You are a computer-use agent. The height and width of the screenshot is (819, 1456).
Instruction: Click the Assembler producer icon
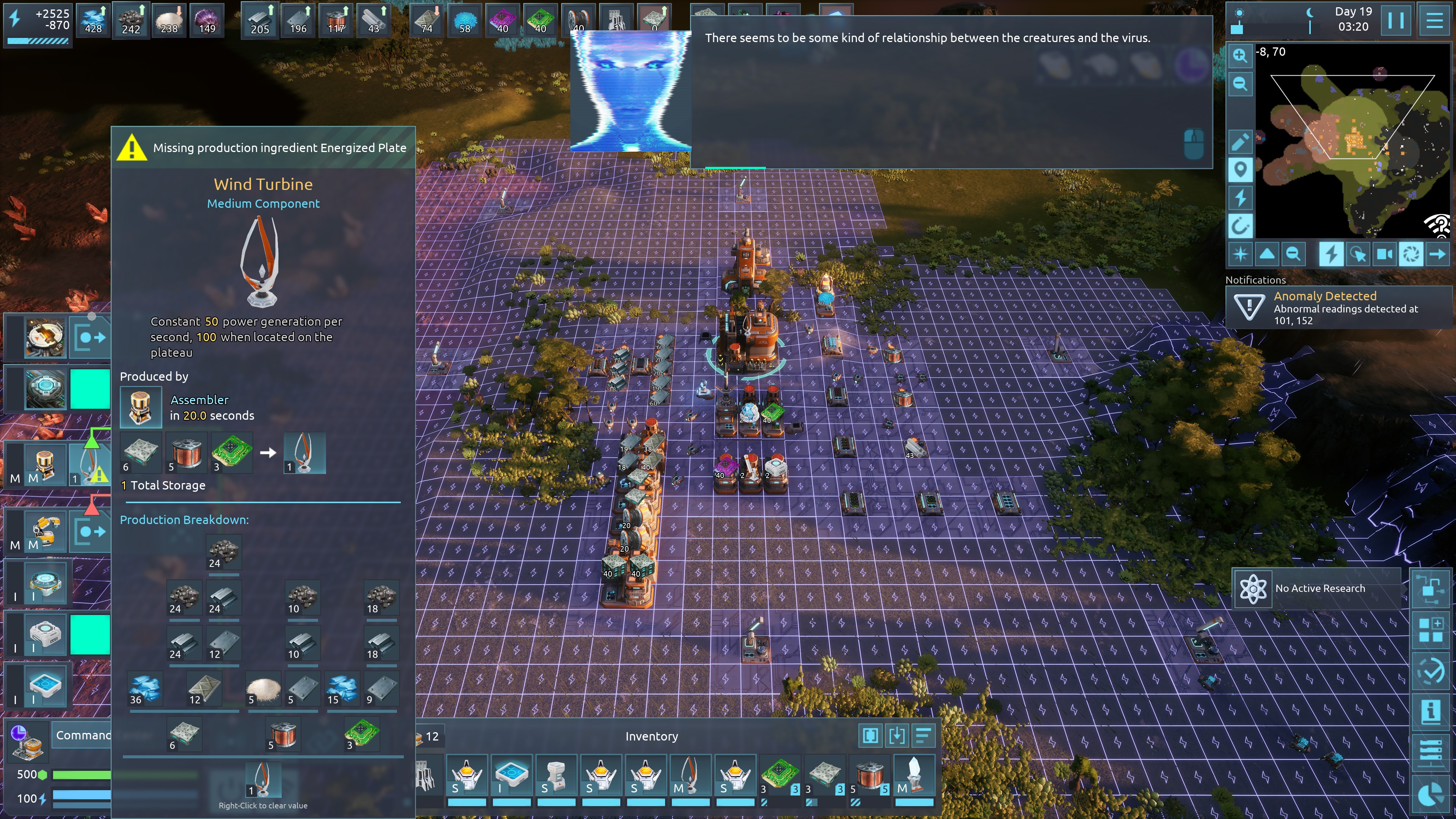140,407
